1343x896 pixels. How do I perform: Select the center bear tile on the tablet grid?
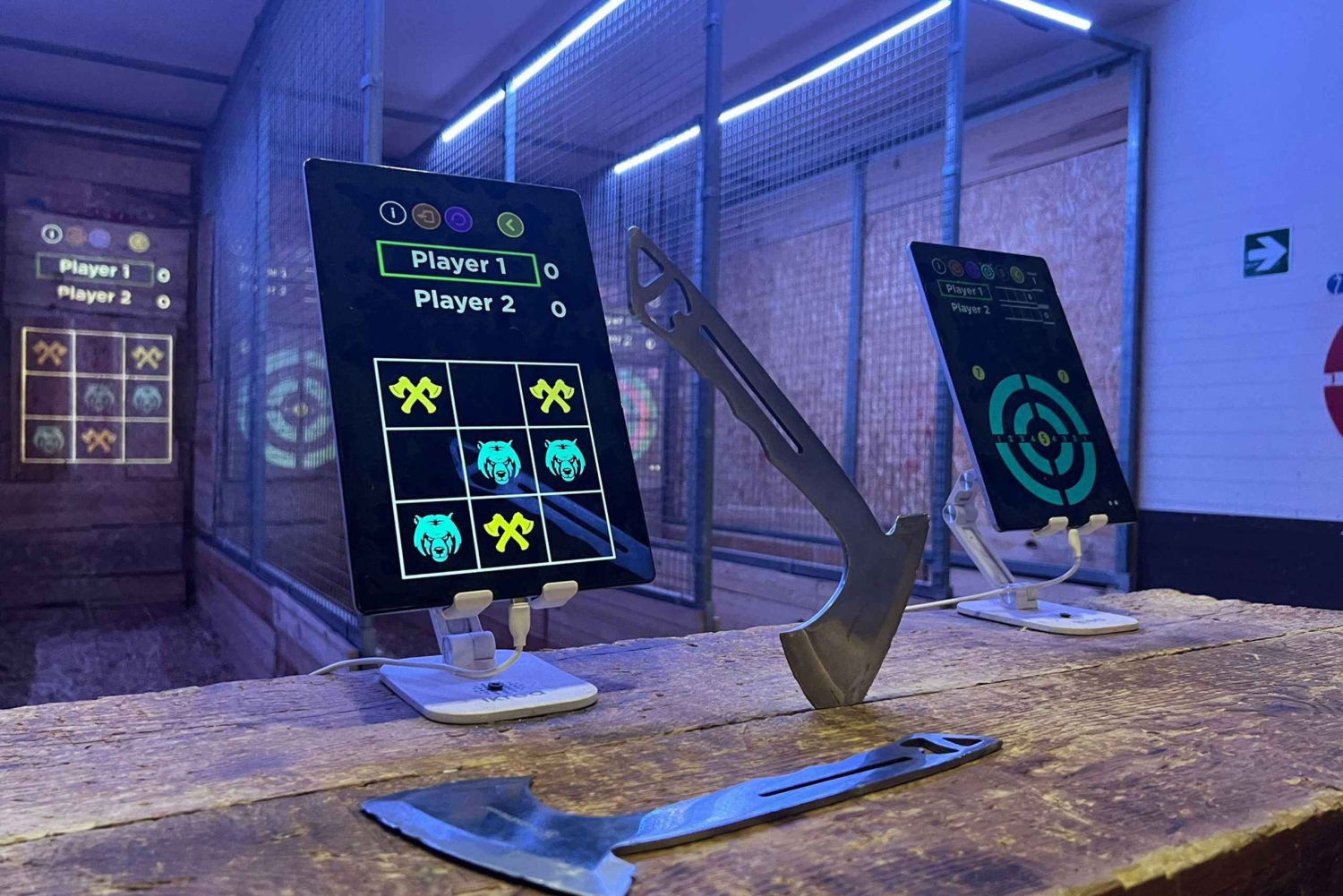tap(499, 462)
